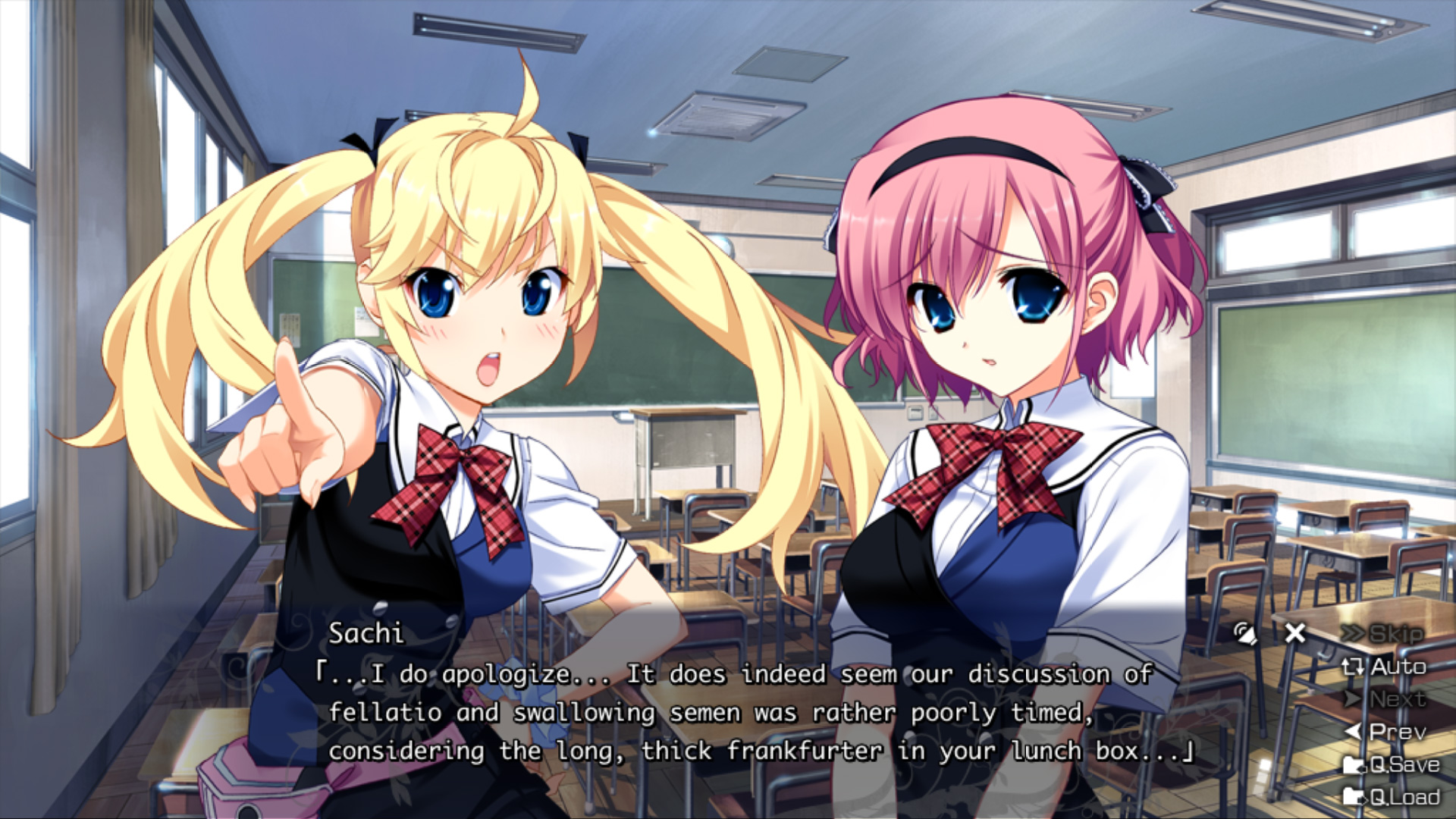Replay the voice line with the speaker icon

coord(1244,633)
